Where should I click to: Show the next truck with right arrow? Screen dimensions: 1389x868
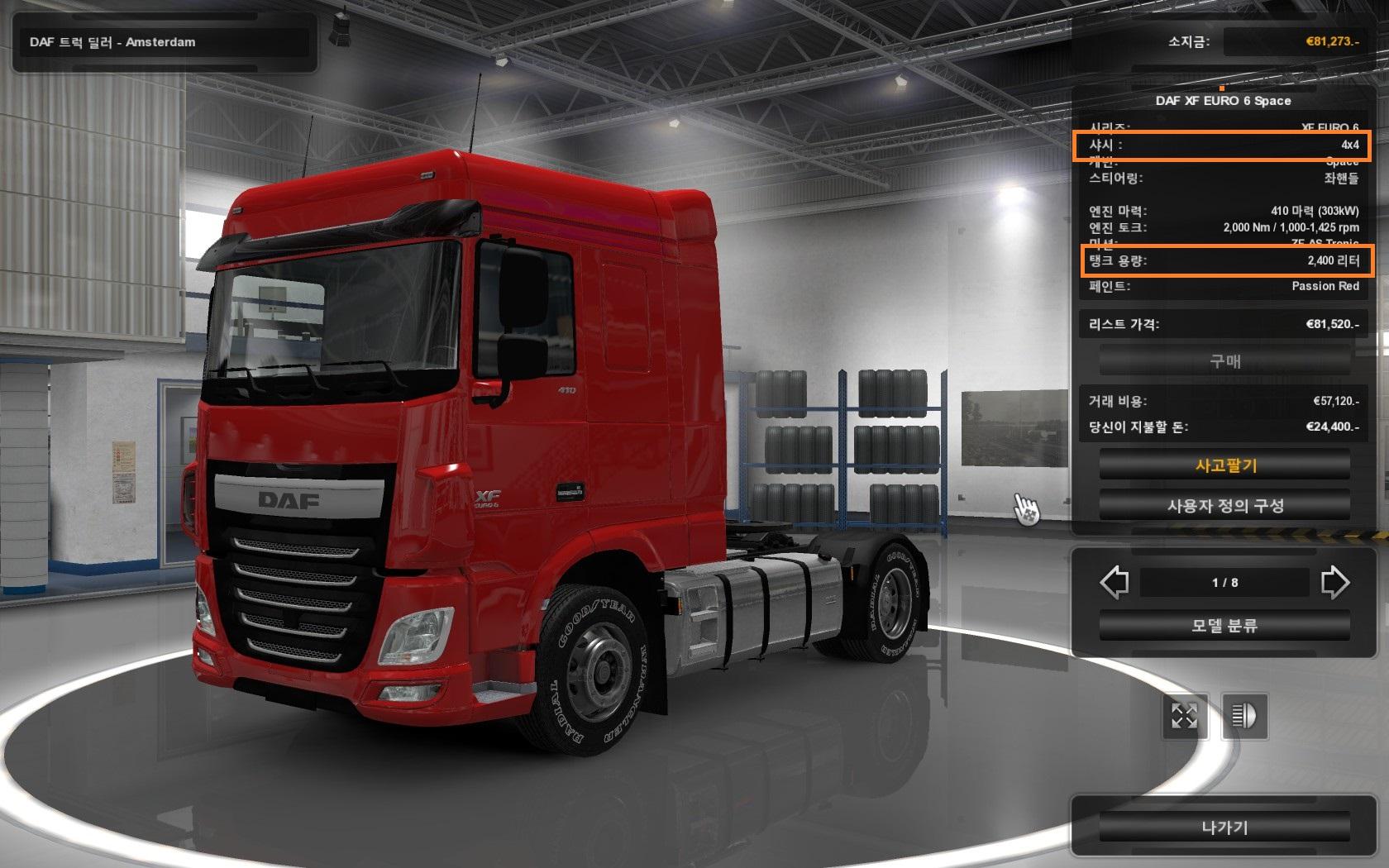tap(1334, 582)
